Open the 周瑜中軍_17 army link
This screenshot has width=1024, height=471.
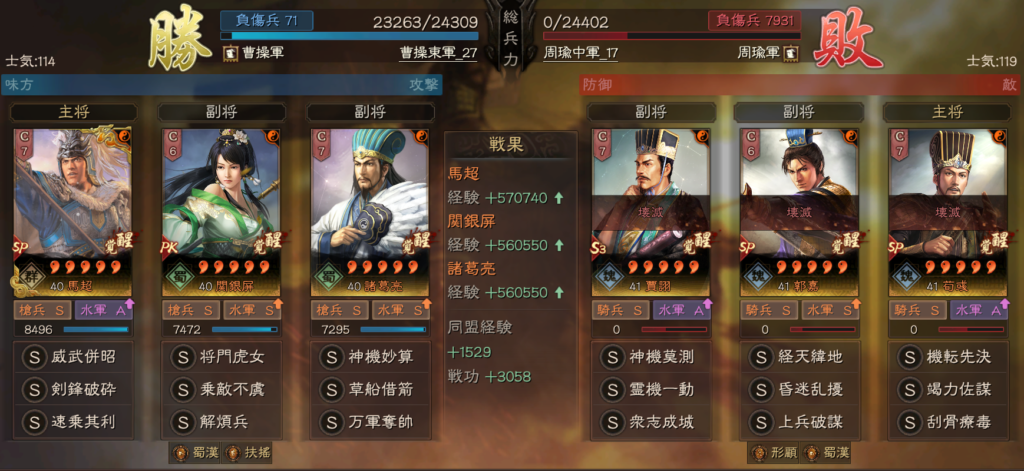tap(581, 53)
